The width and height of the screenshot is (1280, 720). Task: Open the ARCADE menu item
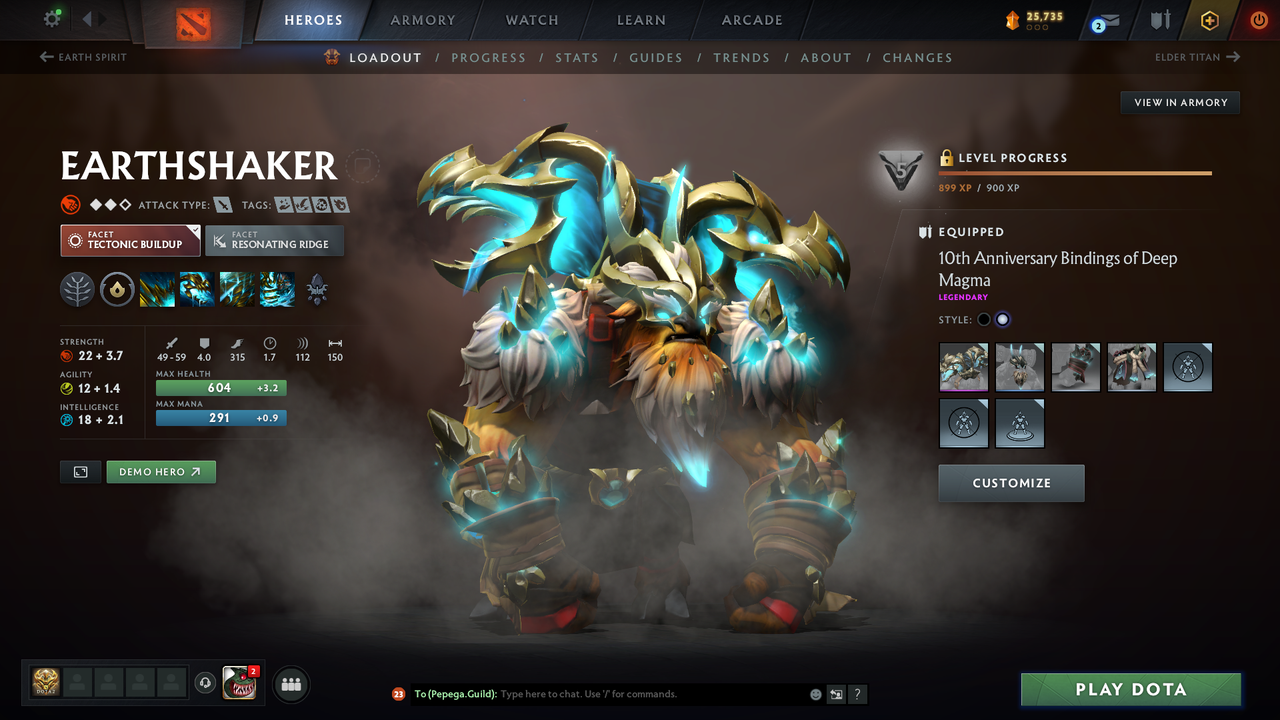751,20
